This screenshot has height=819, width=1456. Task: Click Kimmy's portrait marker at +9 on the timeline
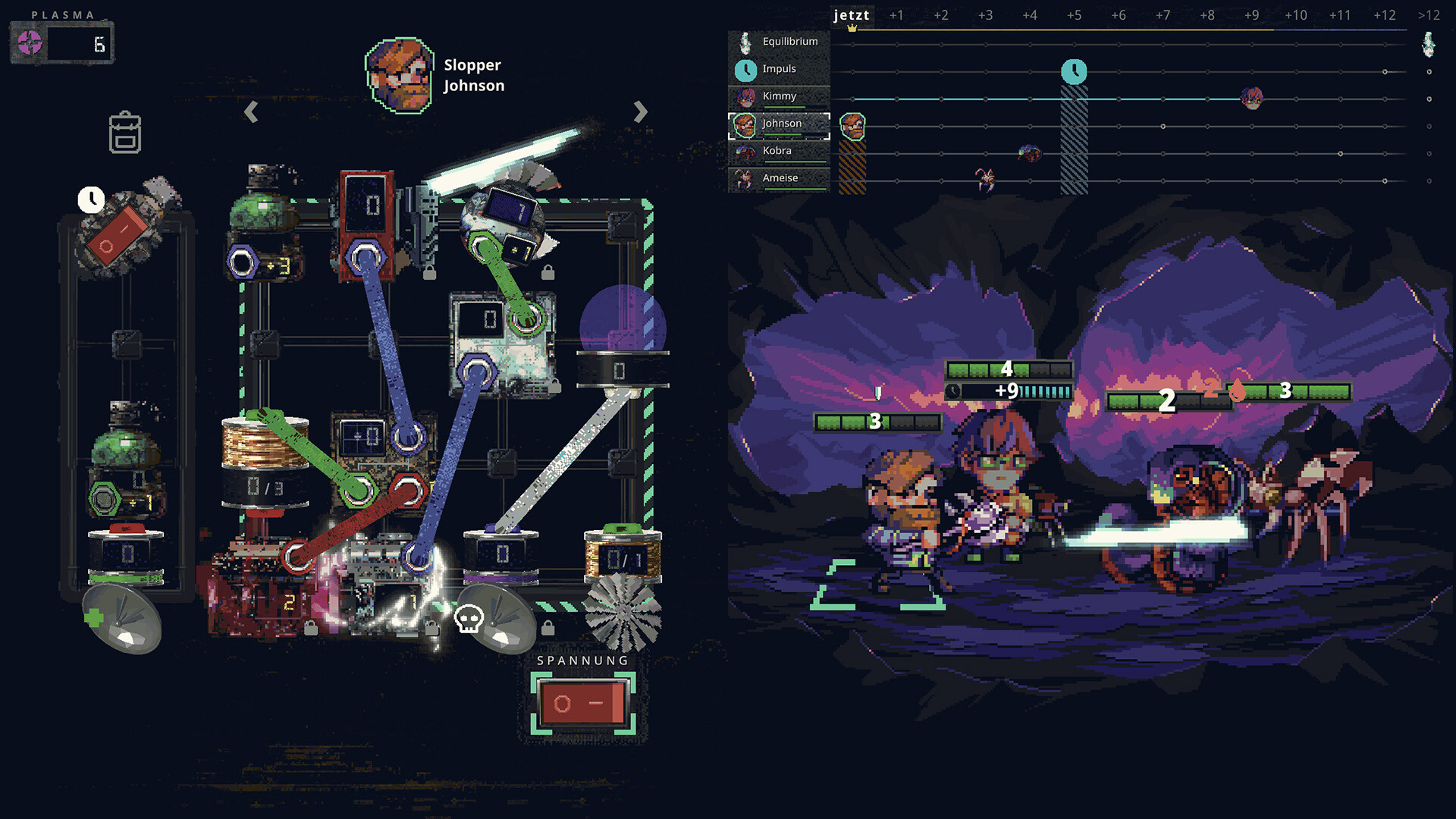pos(1252,98)
